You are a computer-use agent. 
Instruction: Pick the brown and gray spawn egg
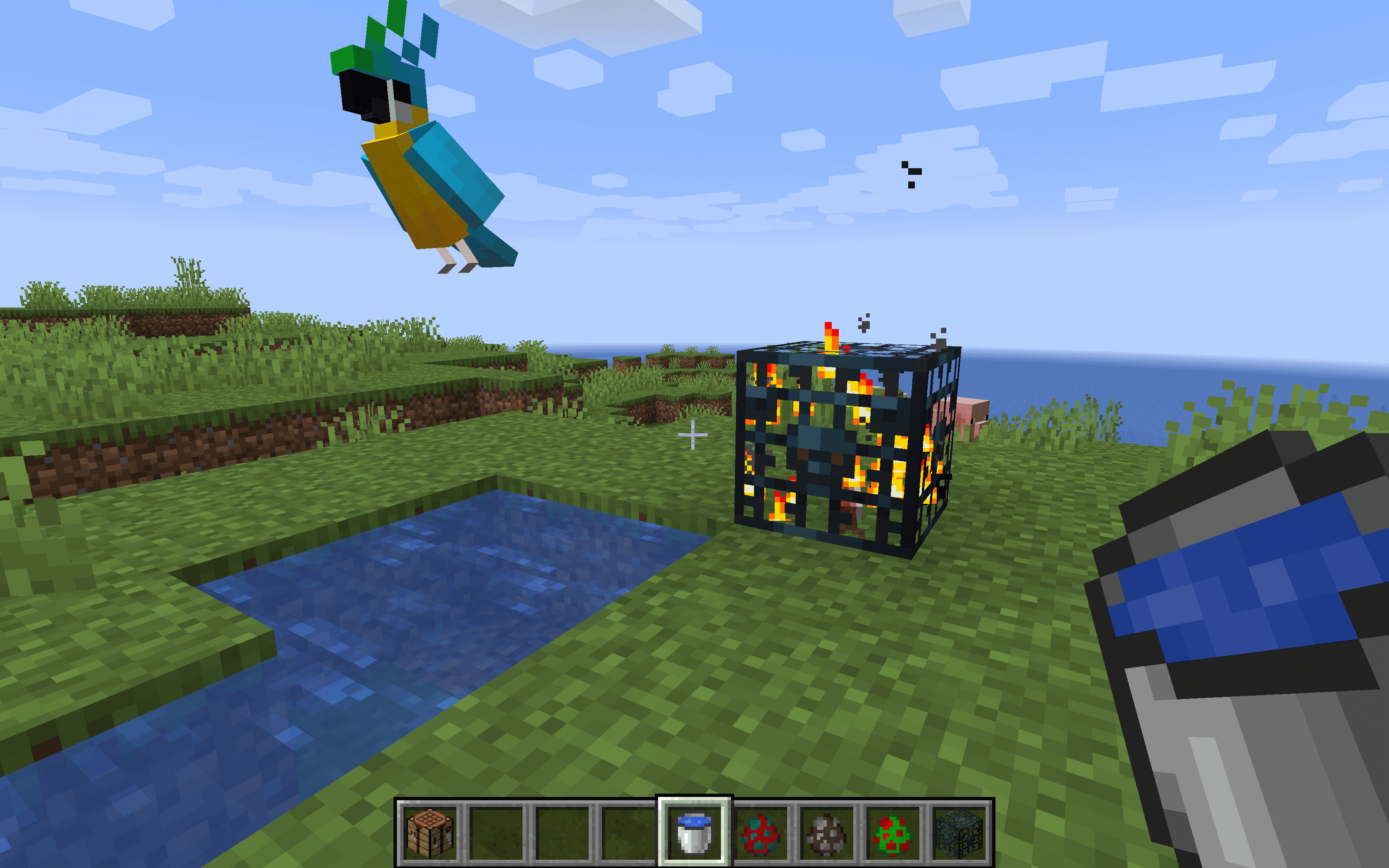click(826, 833)
